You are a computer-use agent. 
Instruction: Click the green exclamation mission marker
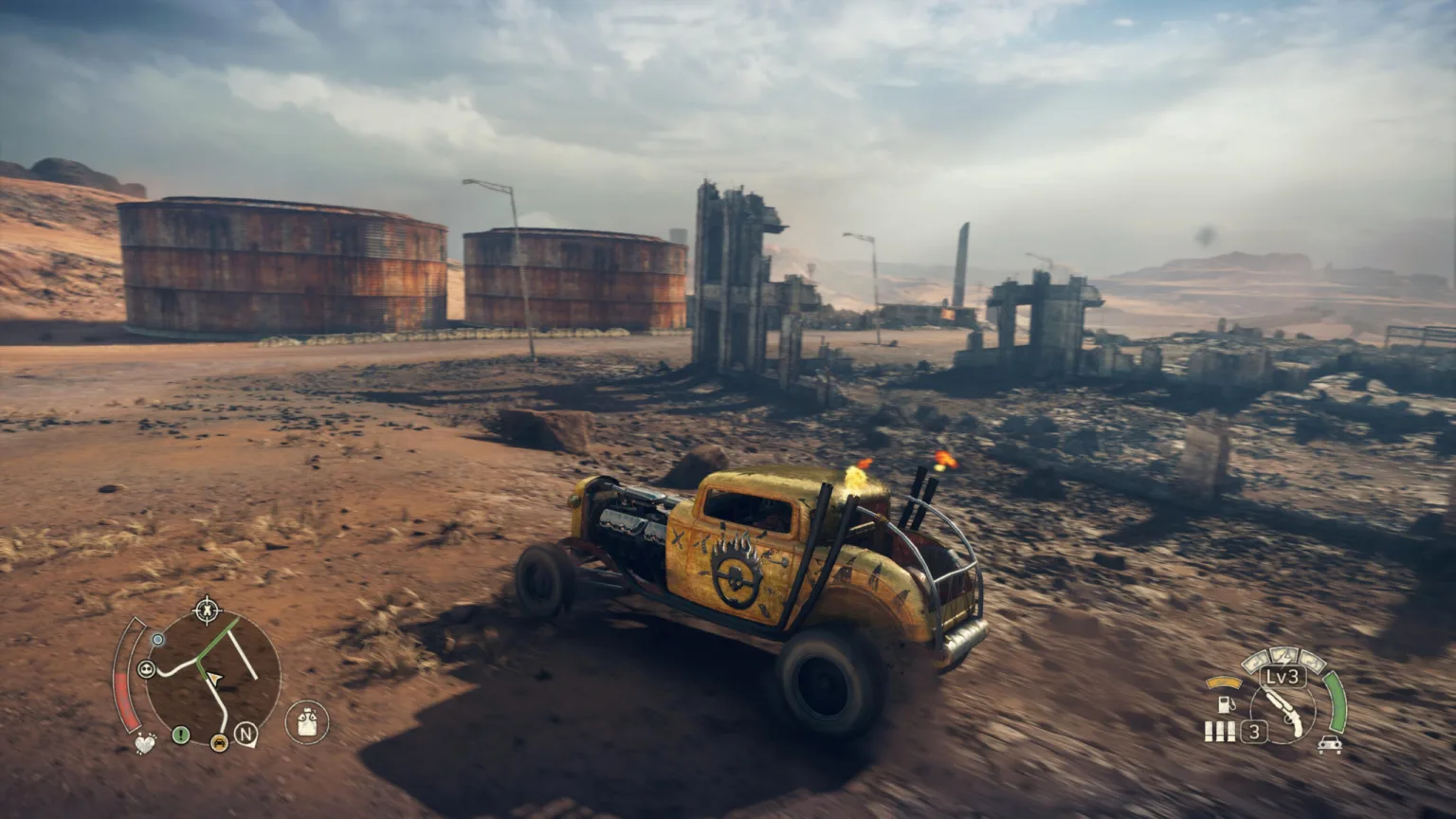[180, 735]
